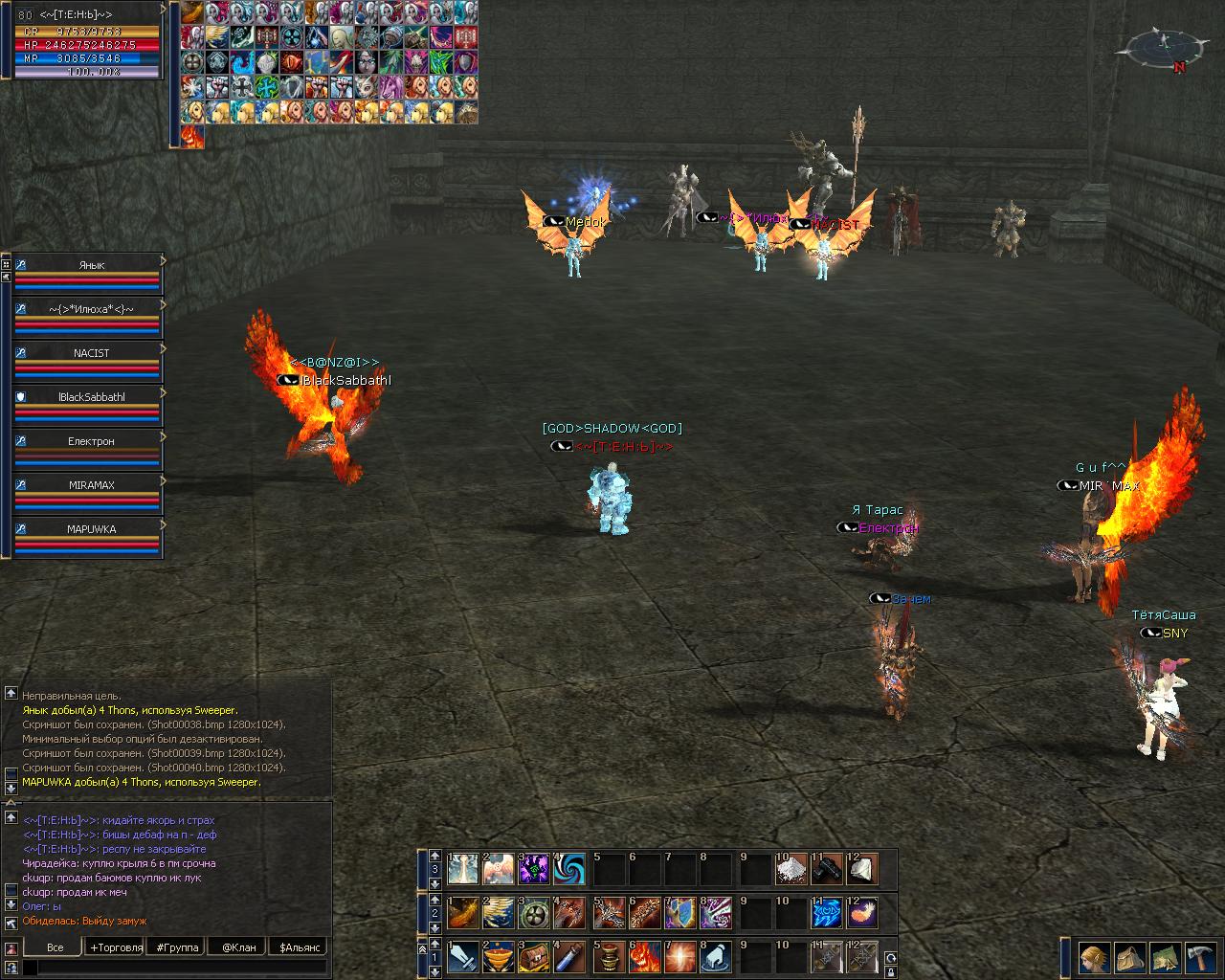Switch to the +Торговля chat tab
Screen dimensions: 1225x980
pyautogui.click(x=116, y=947)
